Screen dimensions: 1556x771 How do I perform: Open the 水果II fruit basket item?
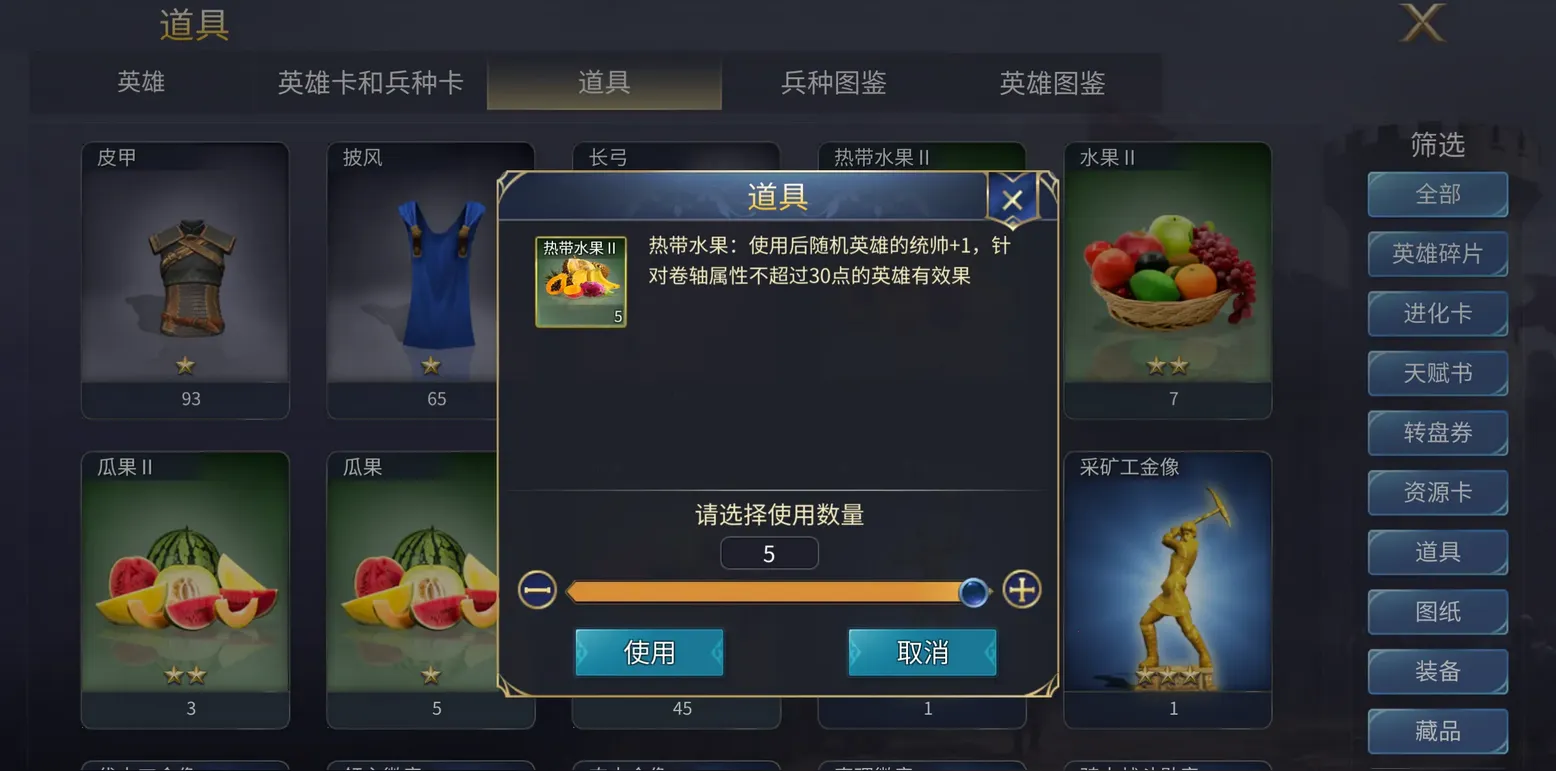(x=1167, y=270)
